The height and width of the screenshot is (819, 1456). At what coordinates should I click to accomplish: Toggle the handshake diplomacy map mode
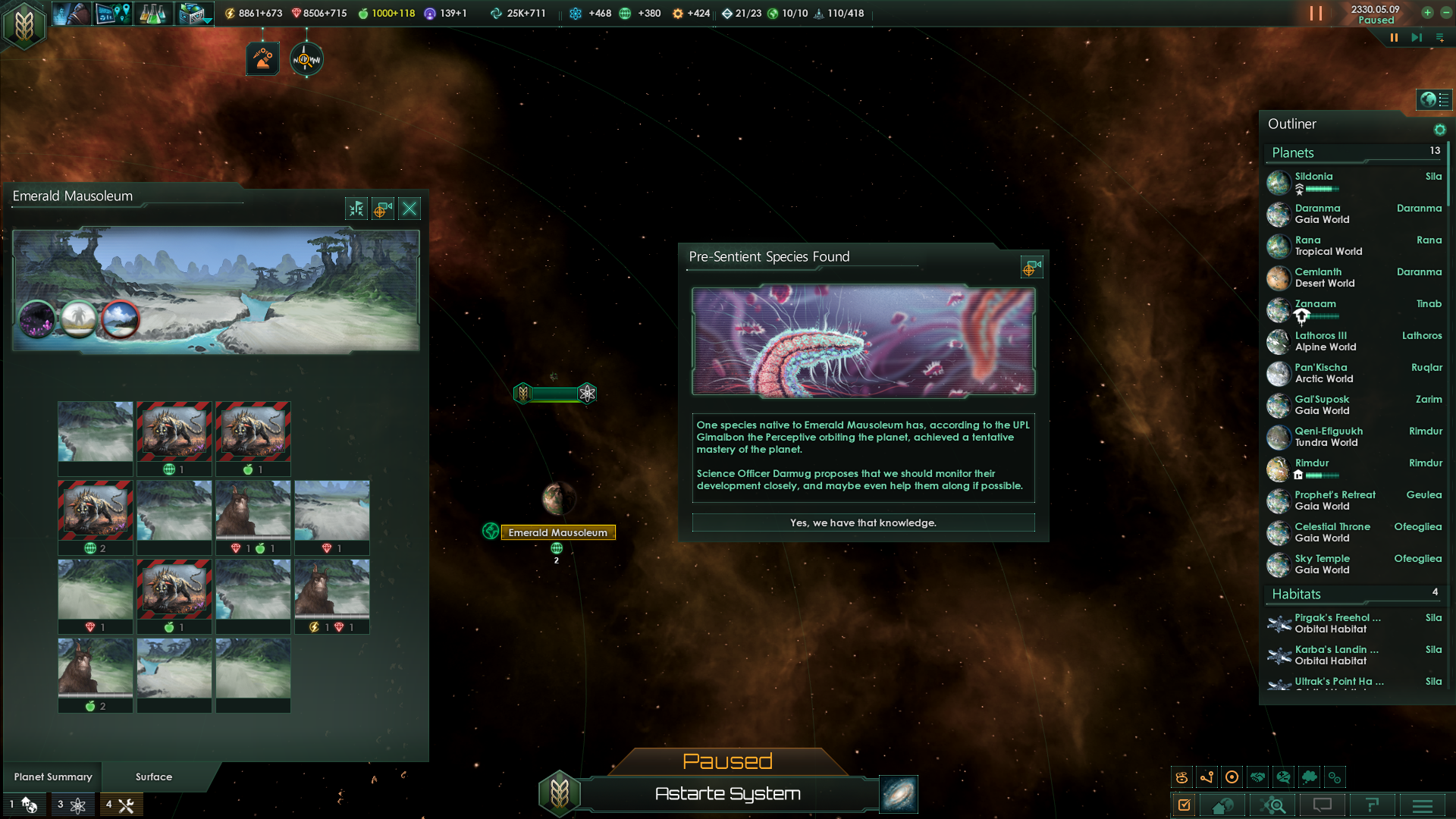coord(1258,777)
